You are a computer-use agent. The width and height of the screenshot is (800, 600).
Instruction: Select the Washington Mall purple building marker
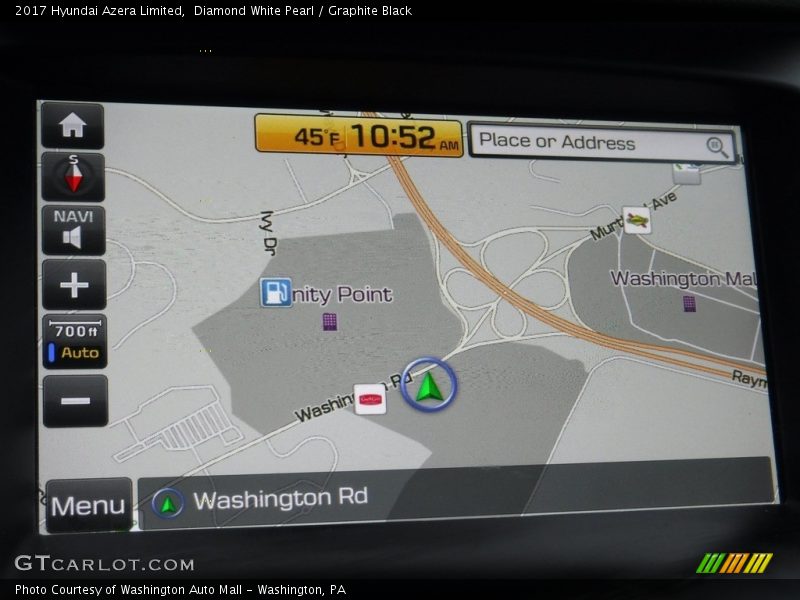click(x=689, y=304)
